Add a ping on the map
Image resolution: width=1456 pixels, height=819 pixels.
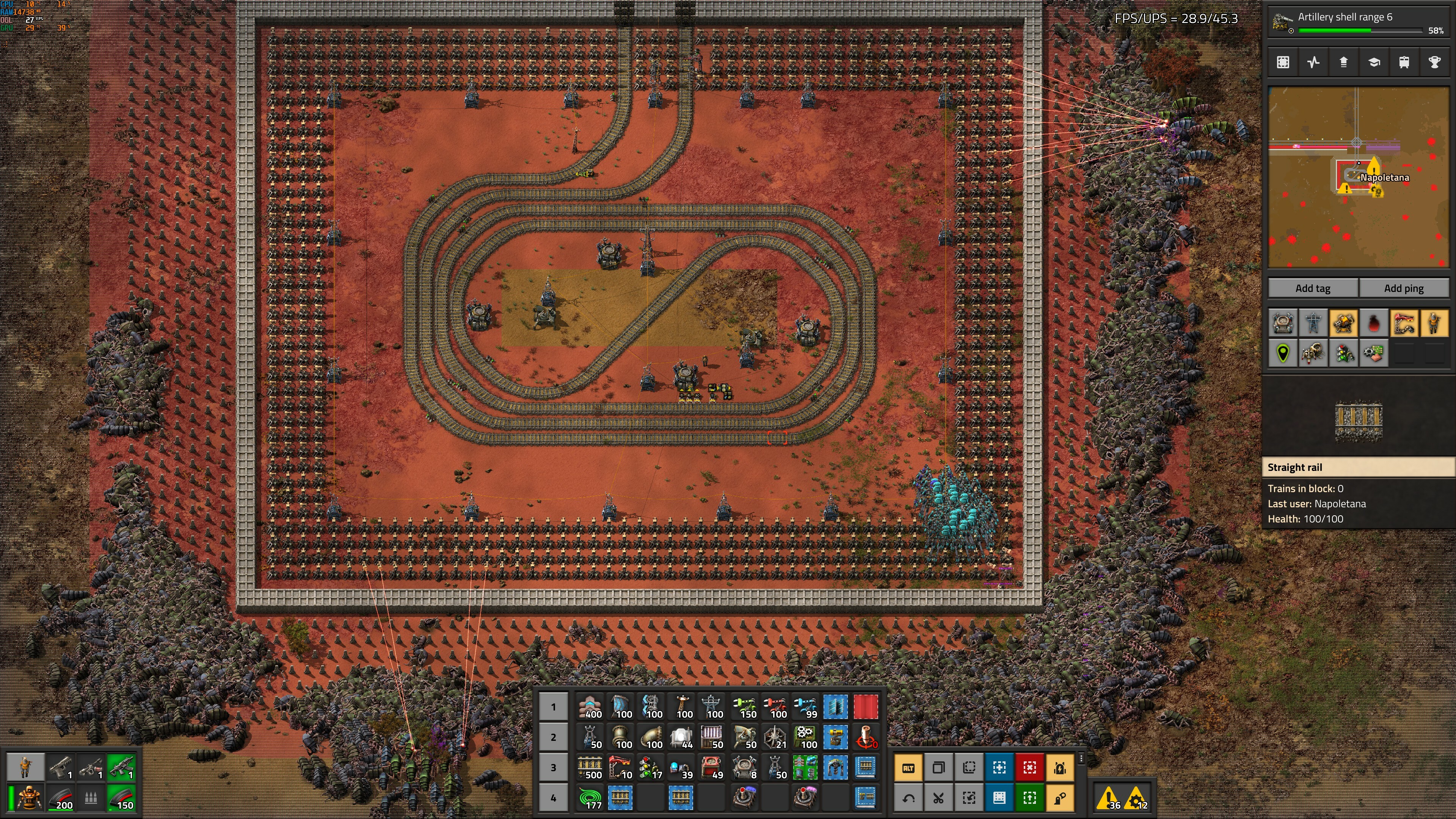click(1403, 288)
